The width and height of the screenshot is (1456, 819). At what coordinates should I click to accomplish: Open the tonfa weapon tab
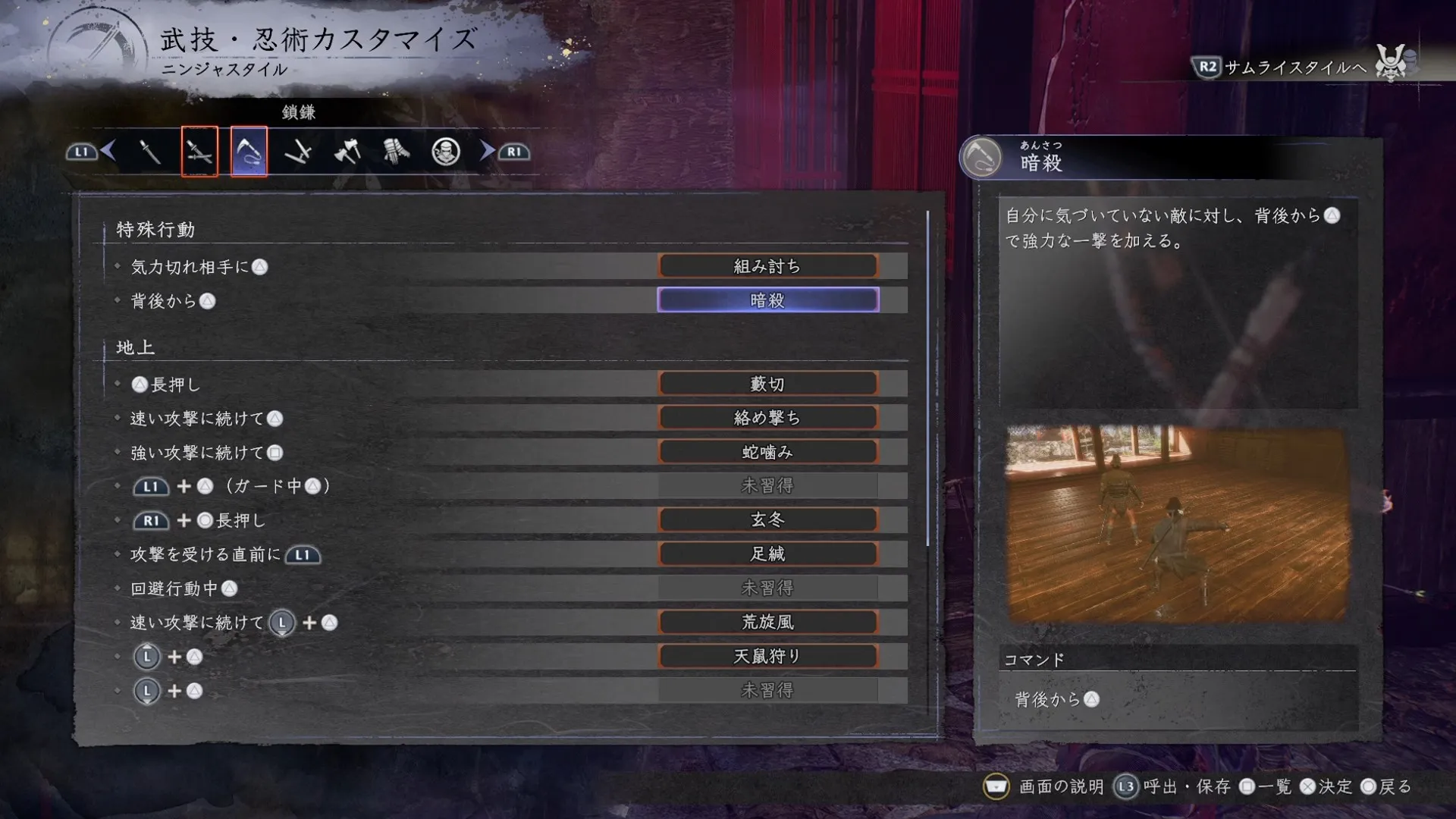pos(298,152)
